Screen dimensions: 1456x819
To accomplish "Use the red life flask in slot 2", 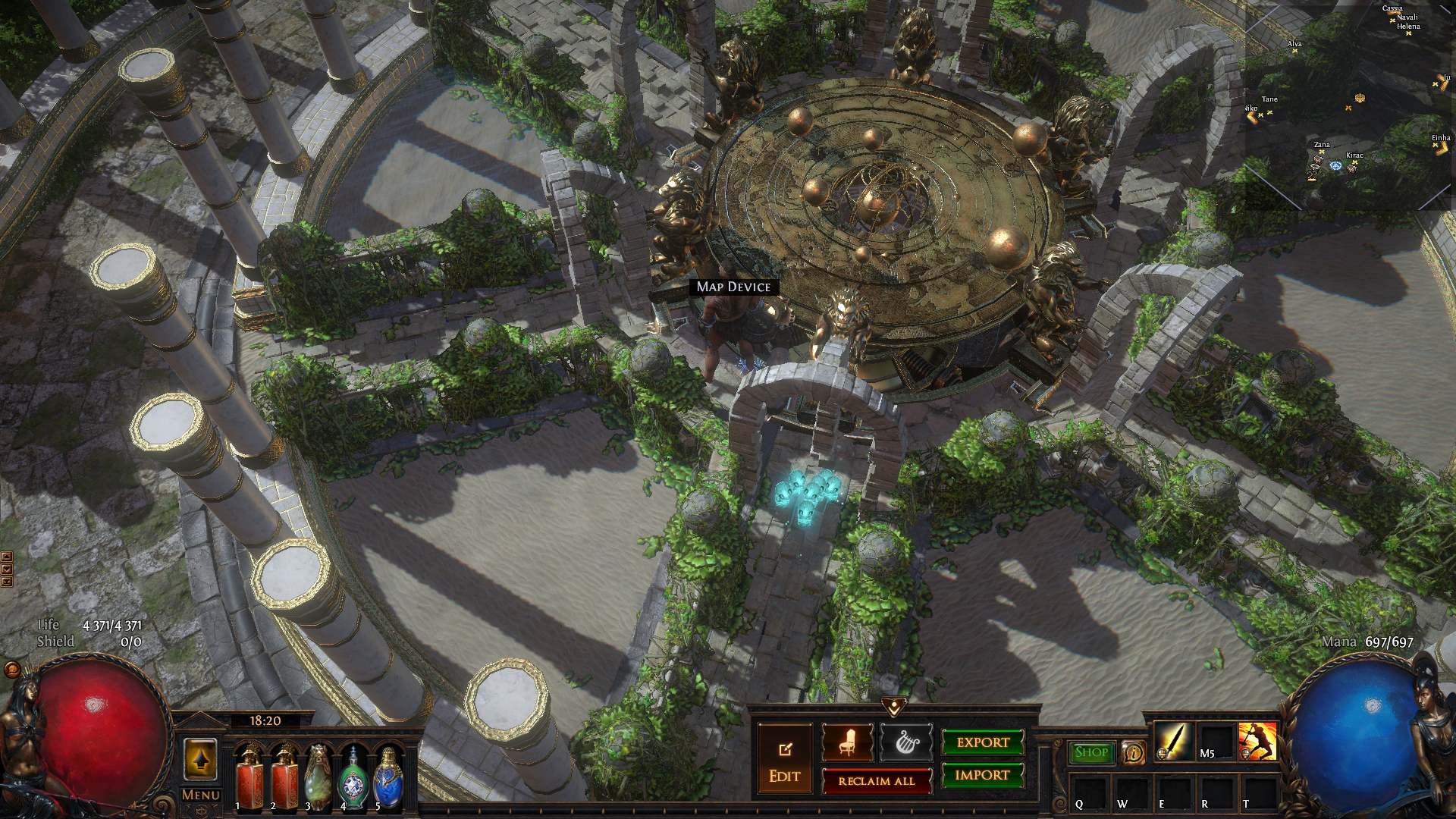I will tap(284, 776).
